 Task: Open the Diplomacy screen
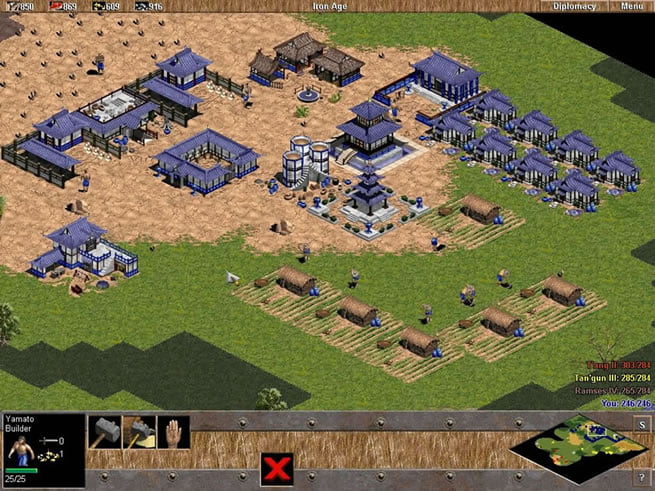(x=574, y=6)
